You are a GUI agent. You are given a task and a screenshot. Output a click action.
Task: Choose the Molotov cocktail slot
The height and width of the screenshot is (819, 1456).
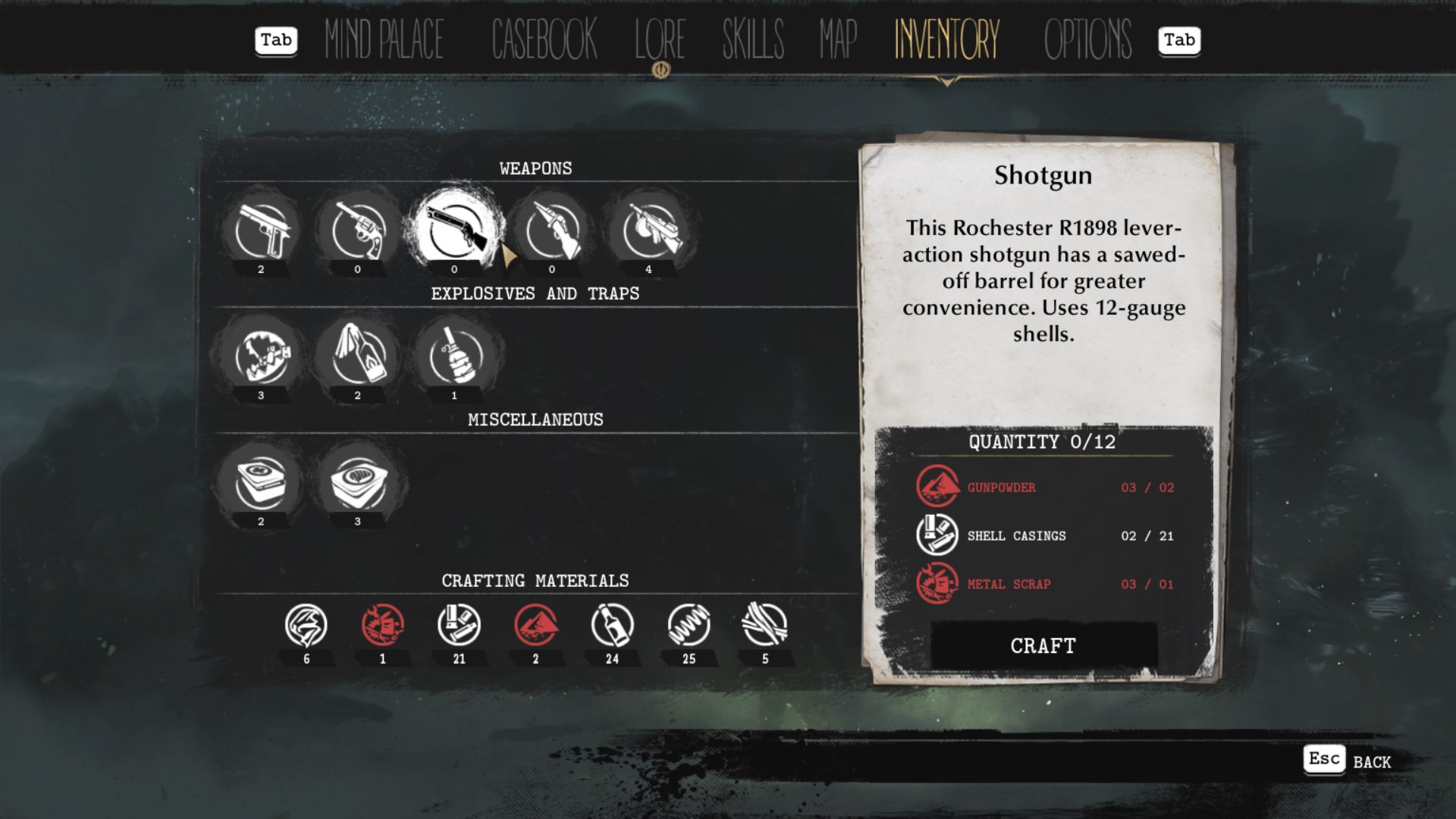[358, 356]
